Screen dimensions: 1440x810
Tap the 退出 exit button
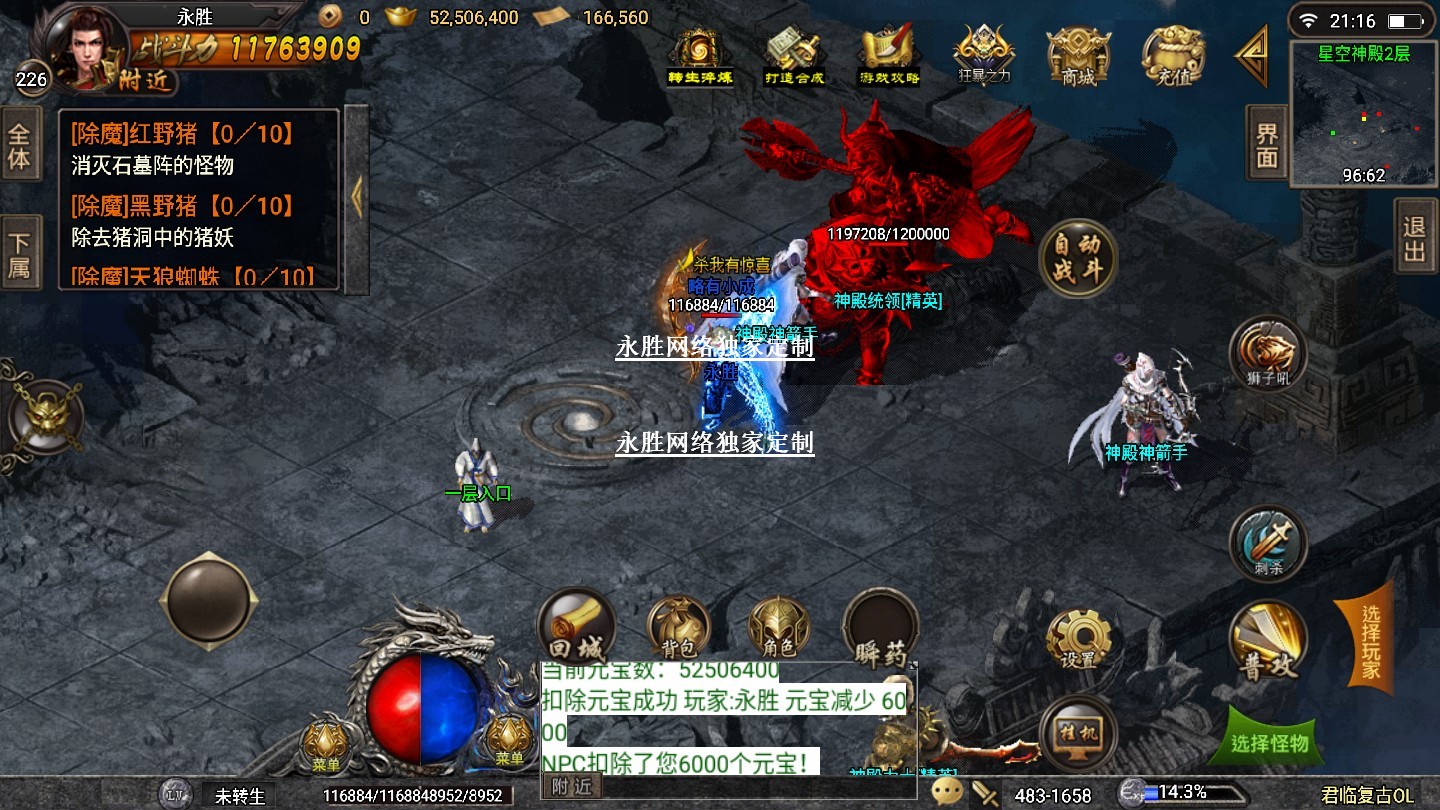(1414, 238)
